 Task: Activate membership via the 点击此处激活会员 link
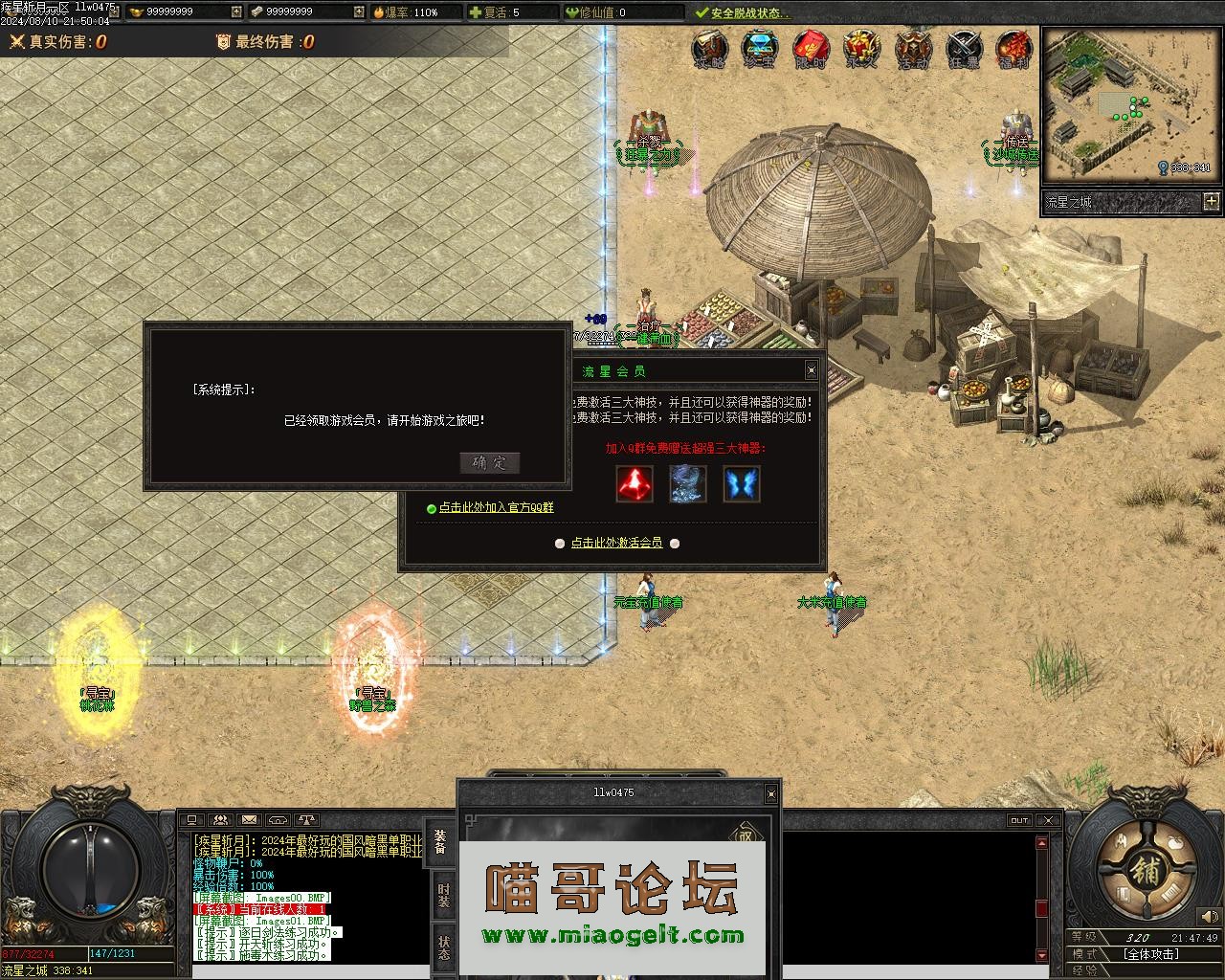point(616,543)
